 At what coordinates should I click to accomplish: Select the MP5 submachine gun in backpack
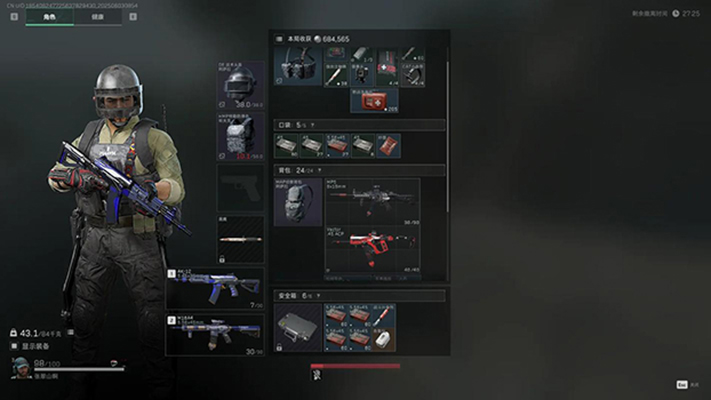(371, 202)
